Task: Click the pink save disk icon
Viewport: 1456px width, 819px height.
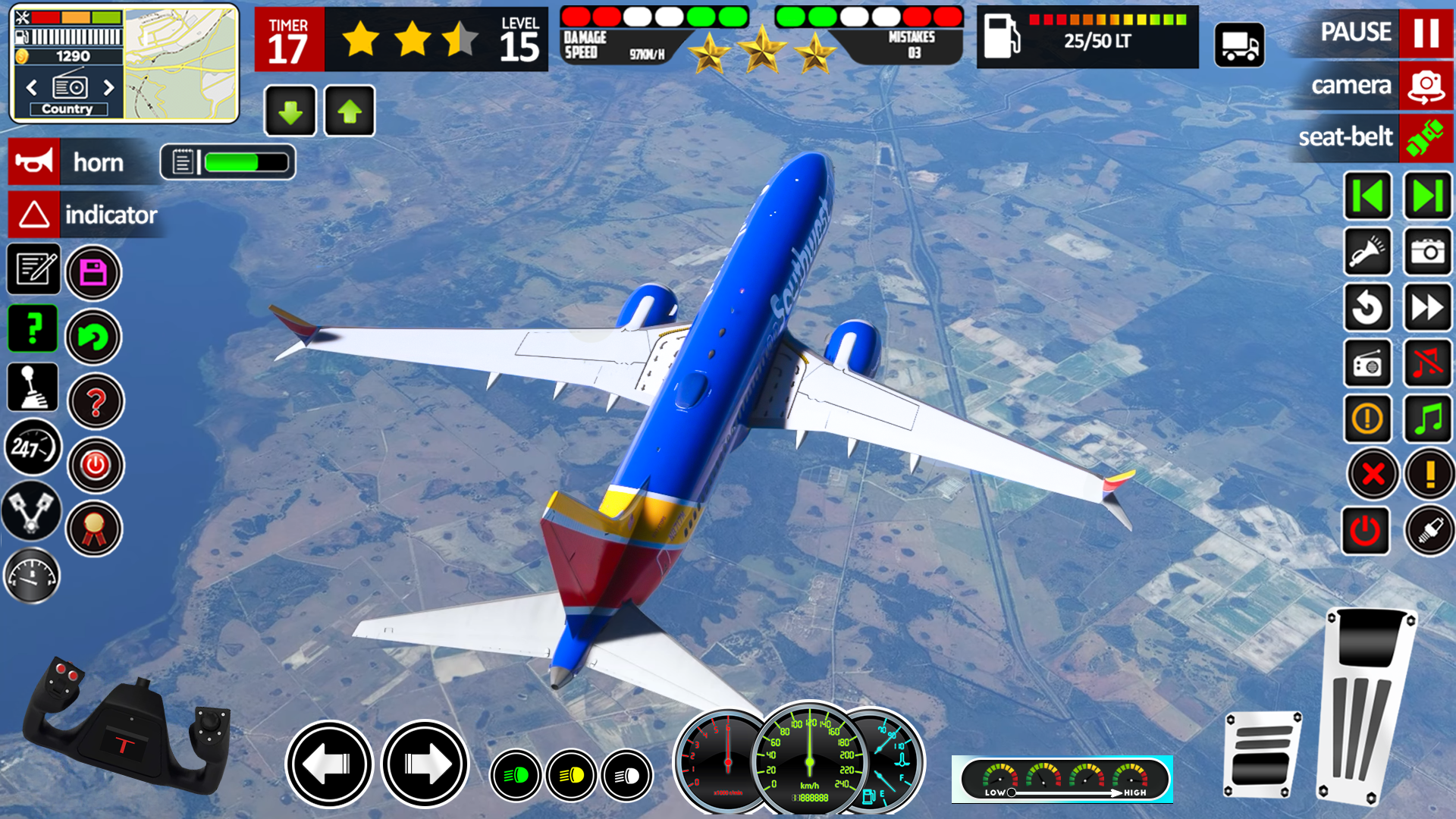Action: [93, 272]
